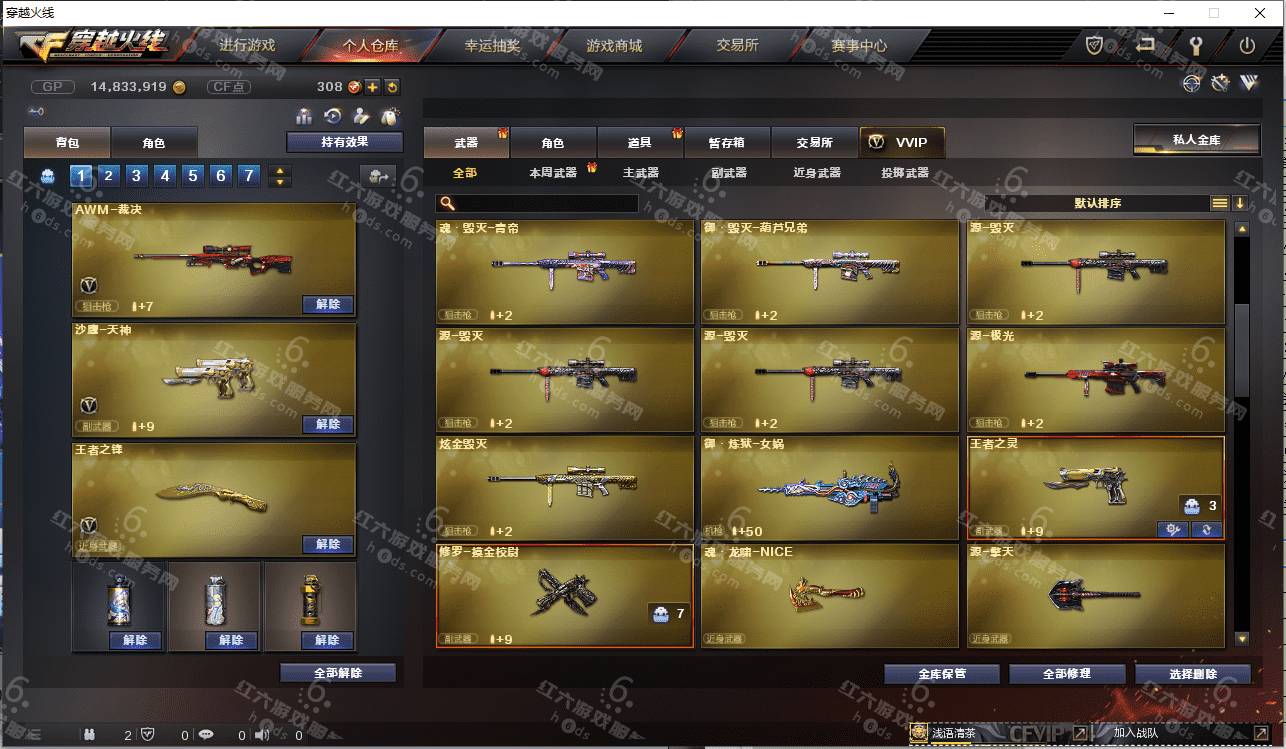
Task: Open the 游戏商城 shop menu
Action: [x=614, y=46]
